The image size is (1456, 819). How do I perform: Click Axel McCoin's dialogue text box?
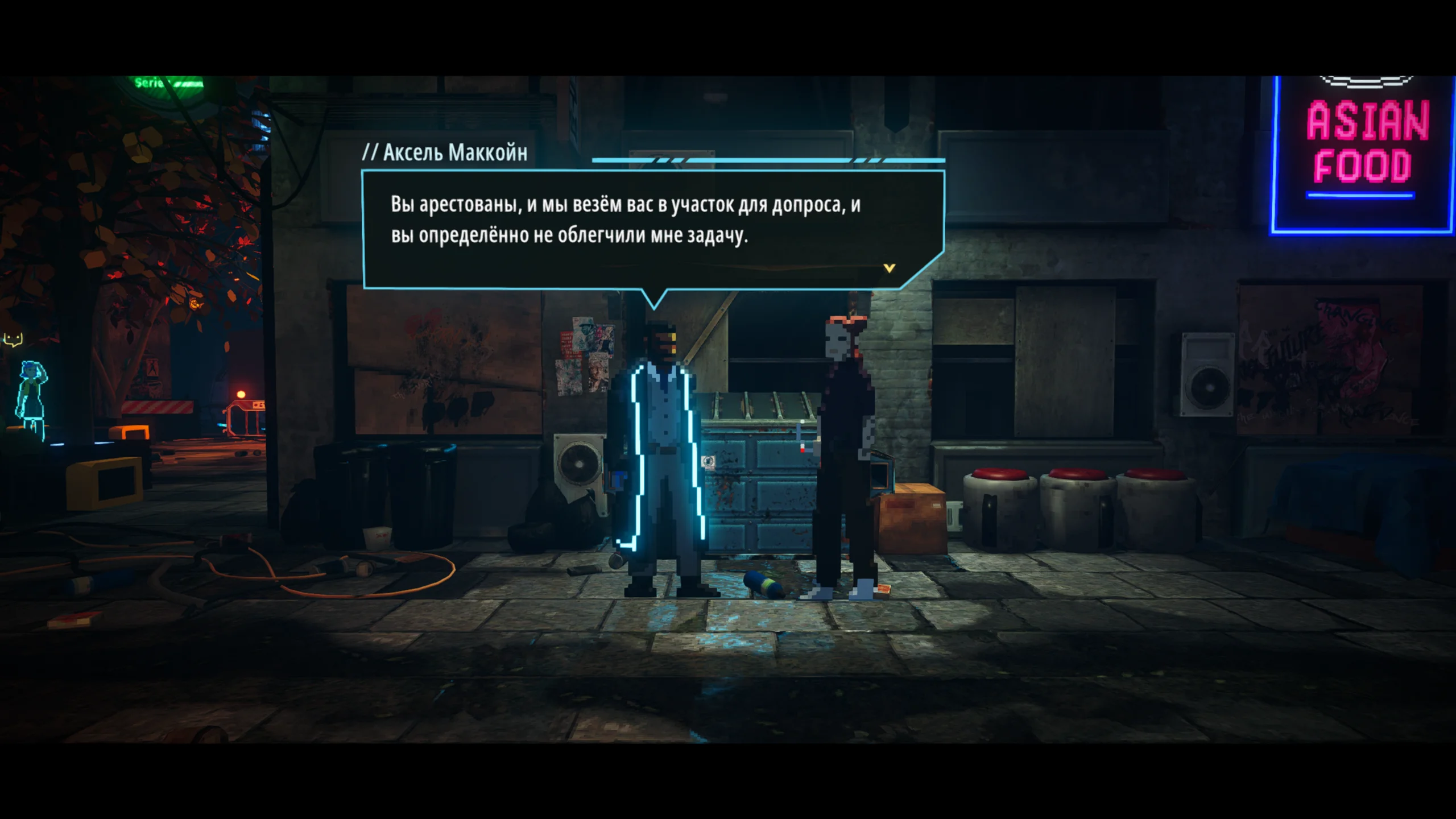pos(626,227)
